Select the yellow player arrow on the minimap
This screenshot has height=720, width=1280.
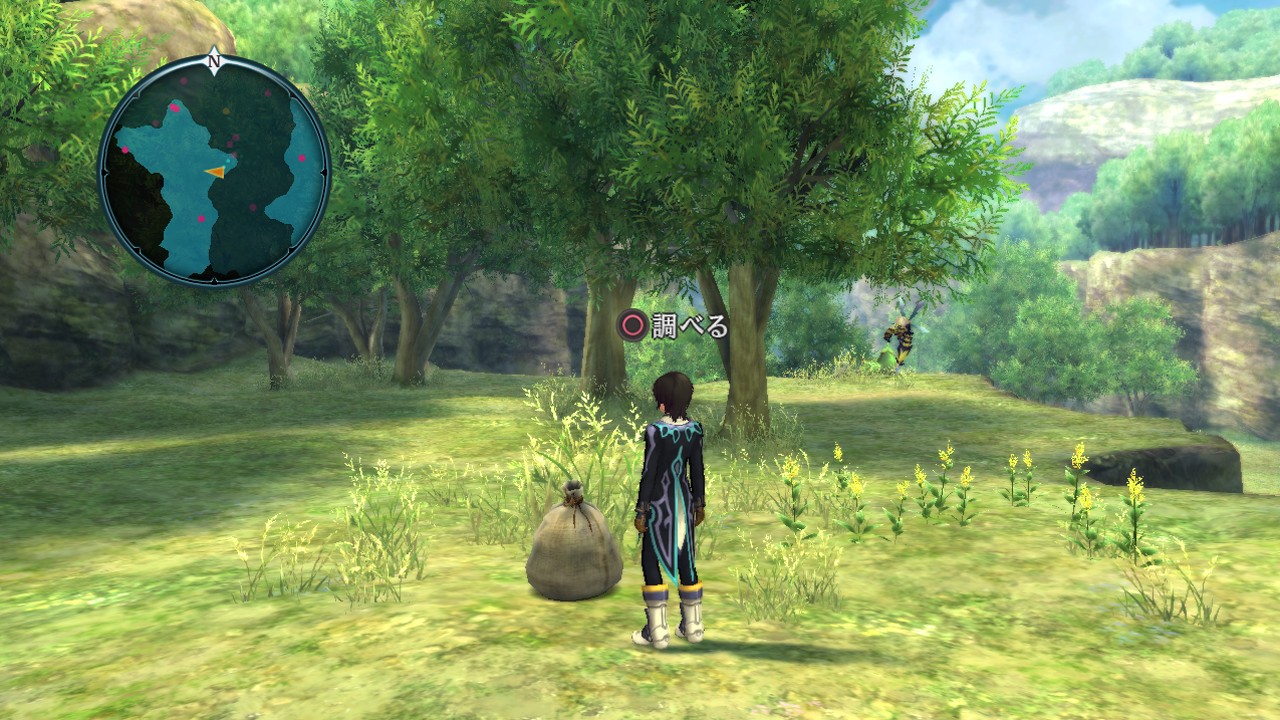(x=216, y=172)
